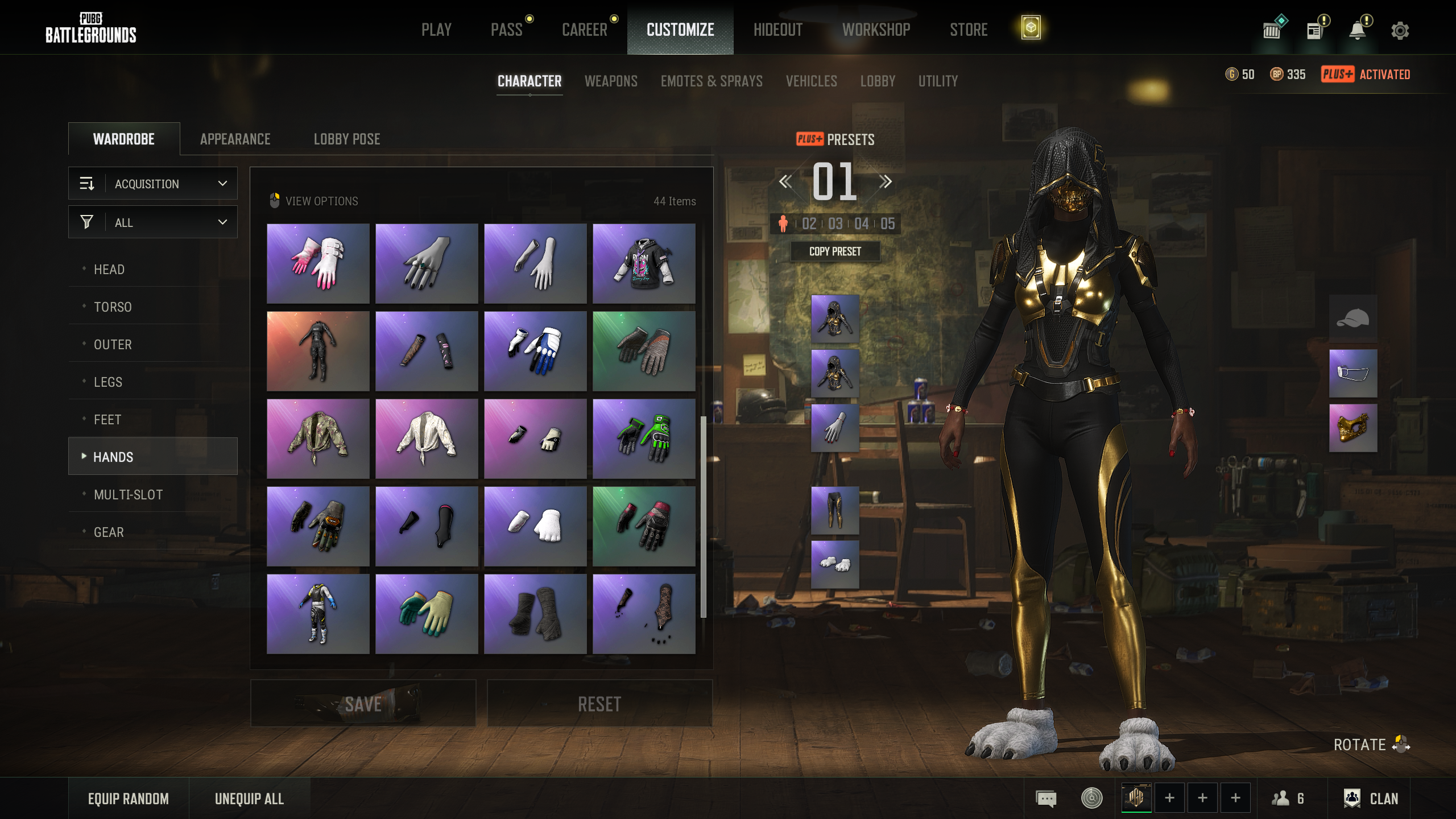Unequip all items

click(249, 799)
